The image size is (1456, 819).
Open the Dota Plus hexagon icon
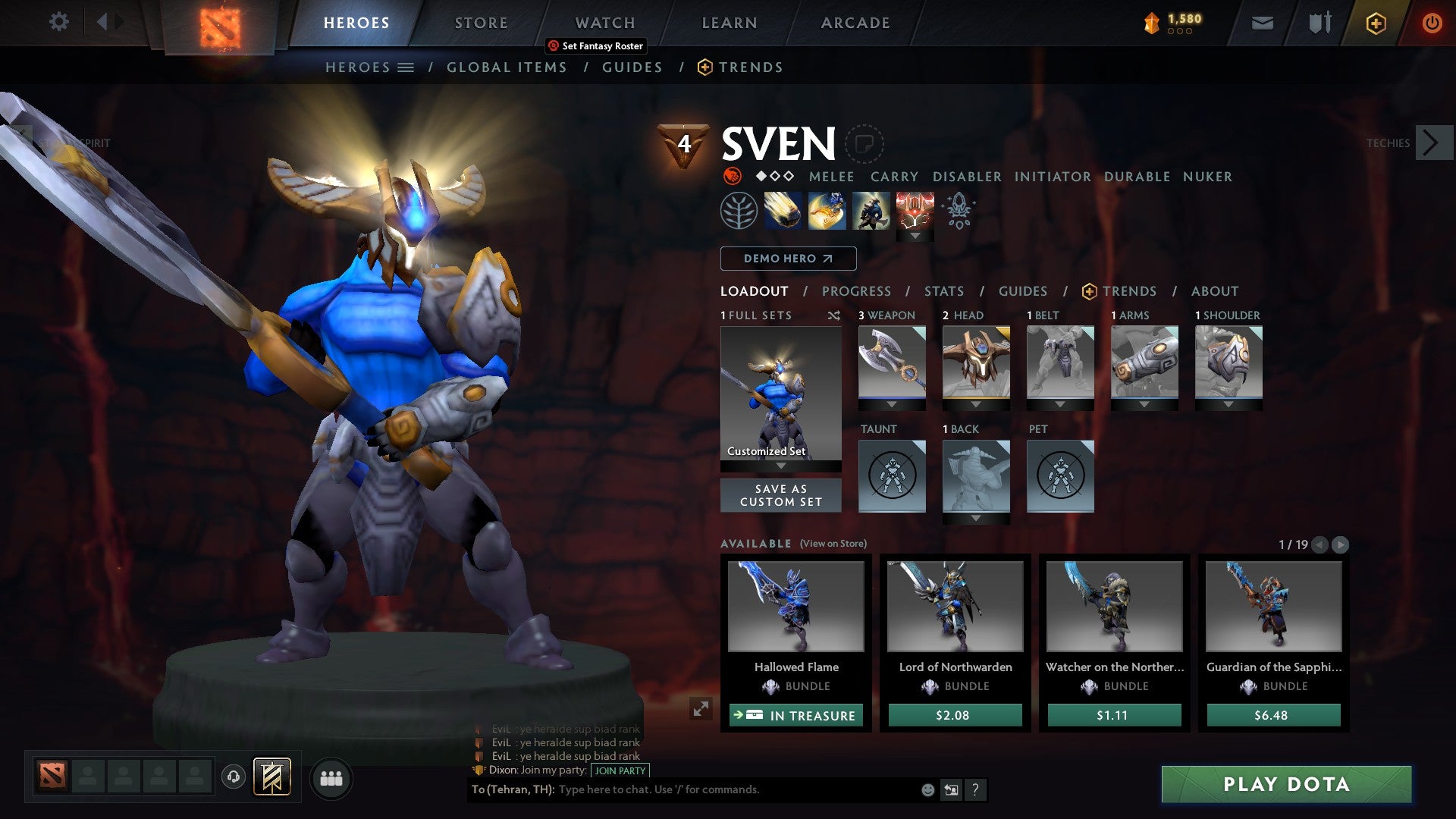tap(1375, 23)
